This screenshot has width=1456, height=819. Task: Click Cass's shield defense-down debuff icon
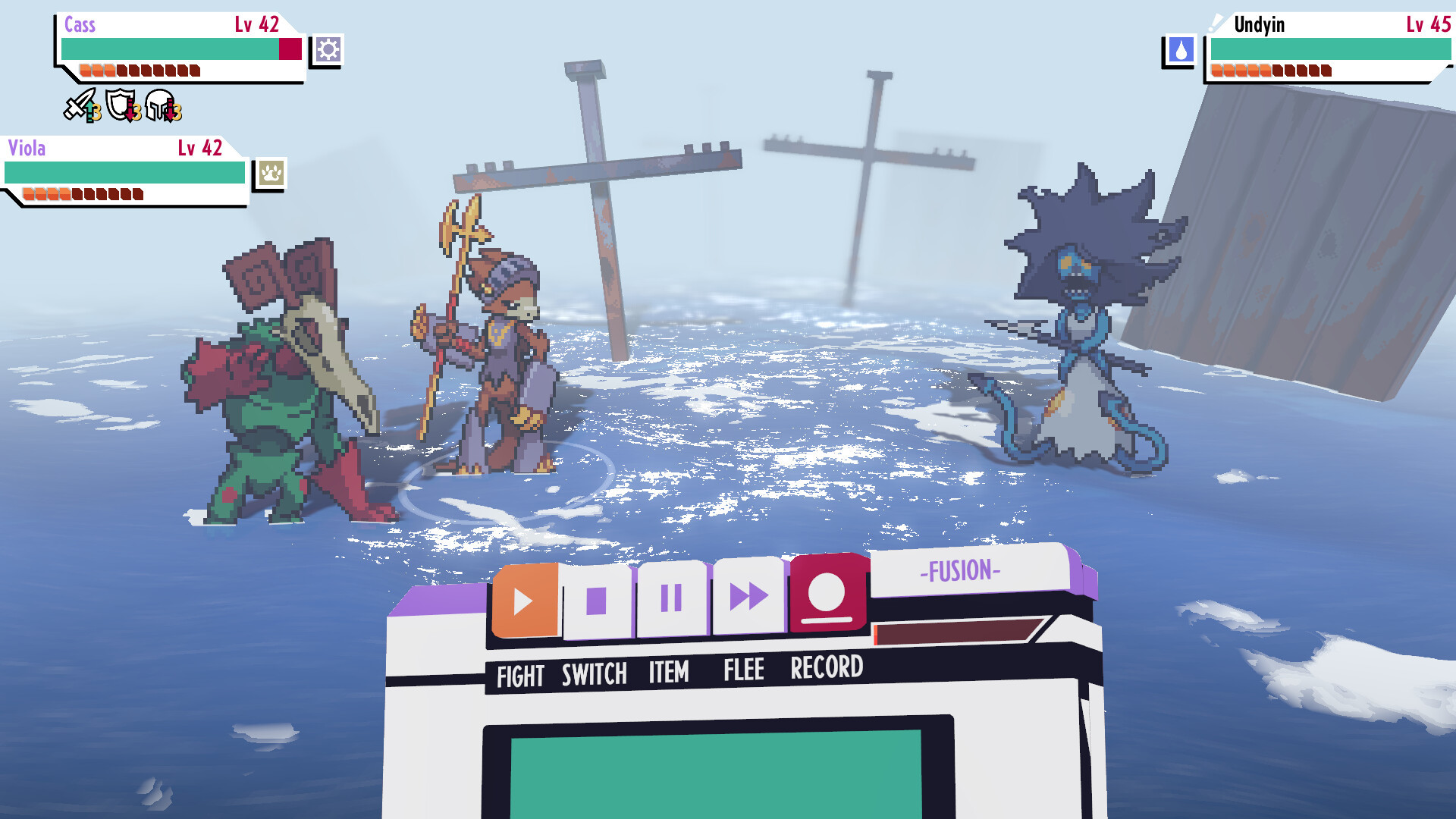(x=121, y=106)
